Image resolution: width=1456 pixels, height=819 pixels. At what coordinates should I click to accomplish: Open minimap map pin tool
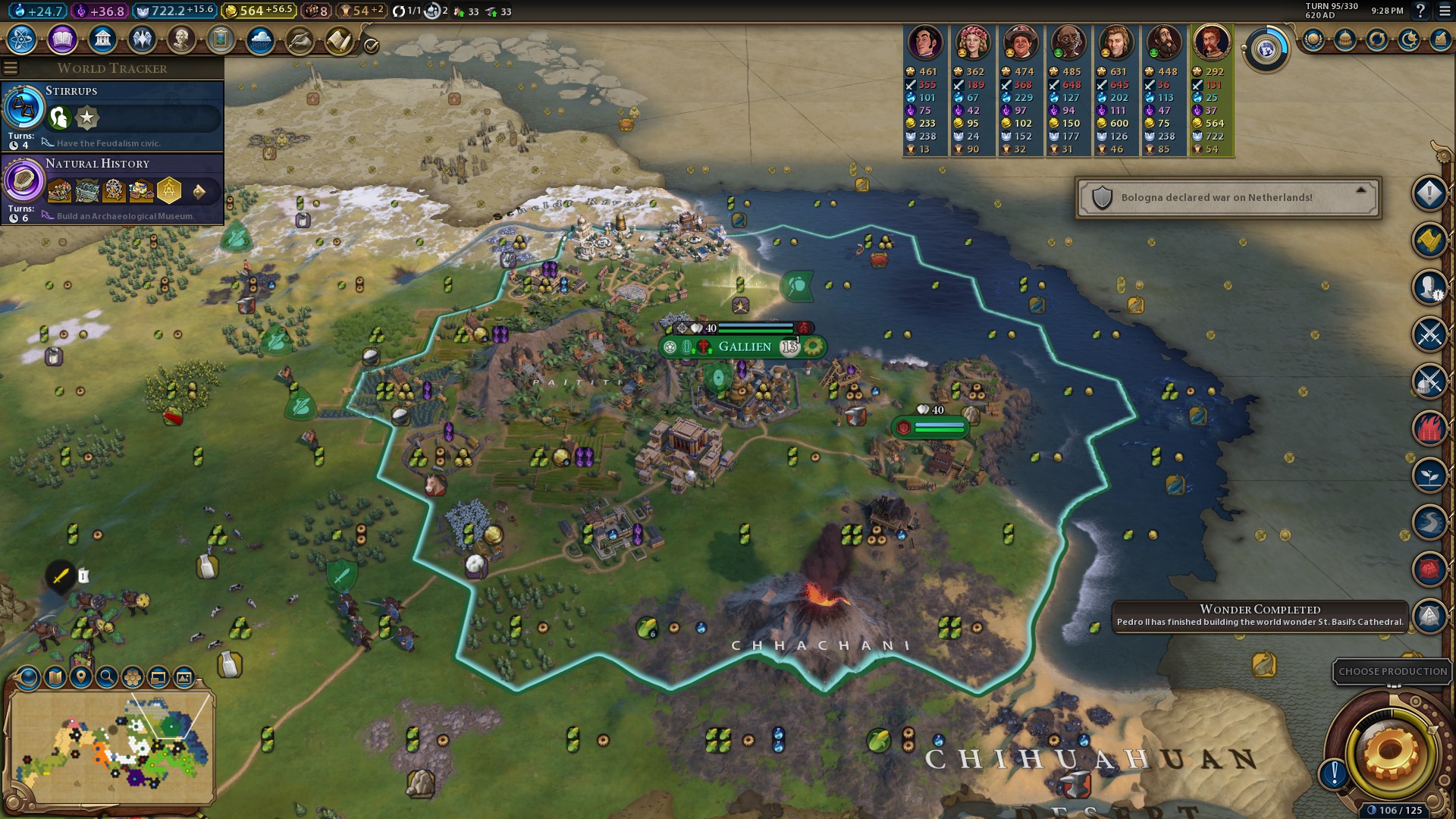pos(81,677)
